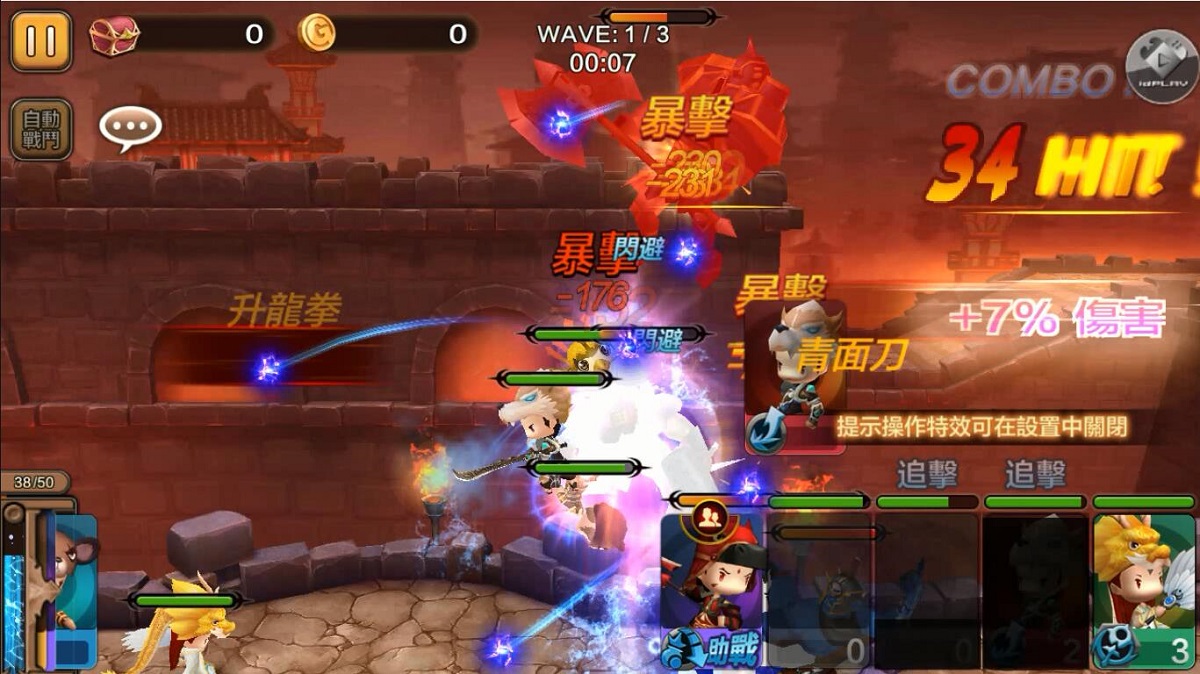
Task: Pause the battle
Action: pos(41,41)
